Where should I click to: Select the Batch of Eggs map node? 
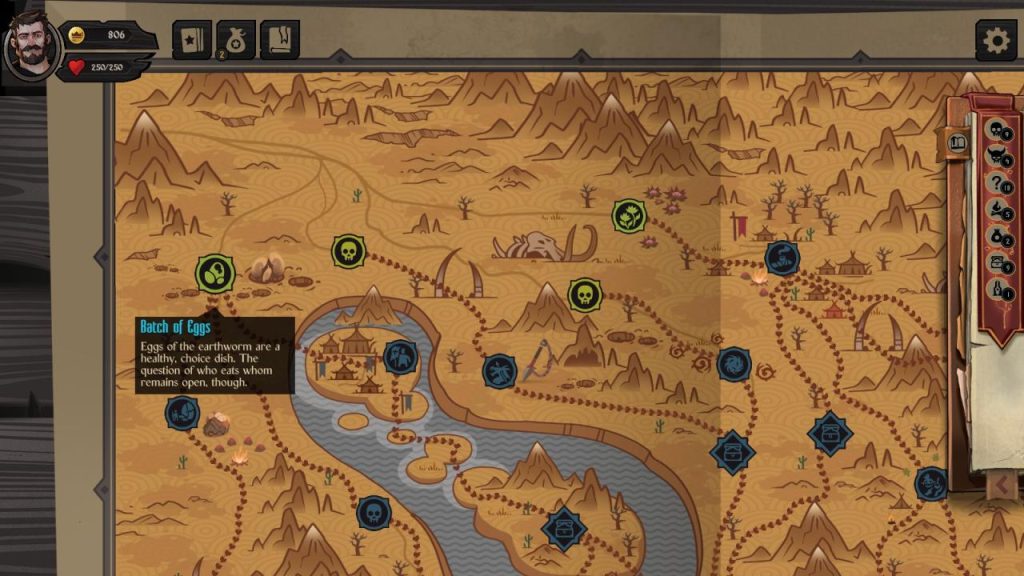(x=214, y=272)
